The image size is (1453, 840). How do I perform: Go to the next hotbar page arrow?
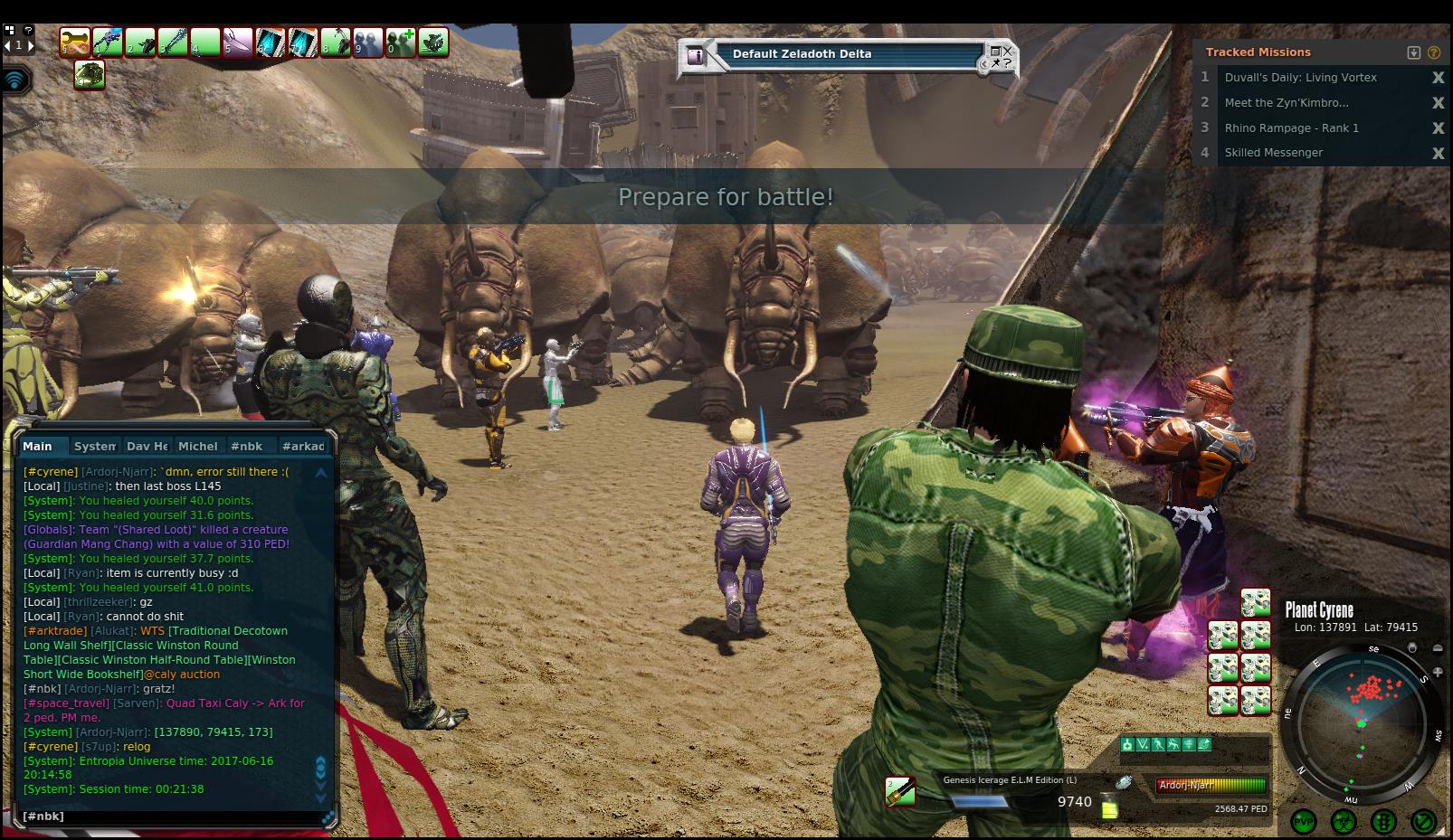tap(30, 44)
